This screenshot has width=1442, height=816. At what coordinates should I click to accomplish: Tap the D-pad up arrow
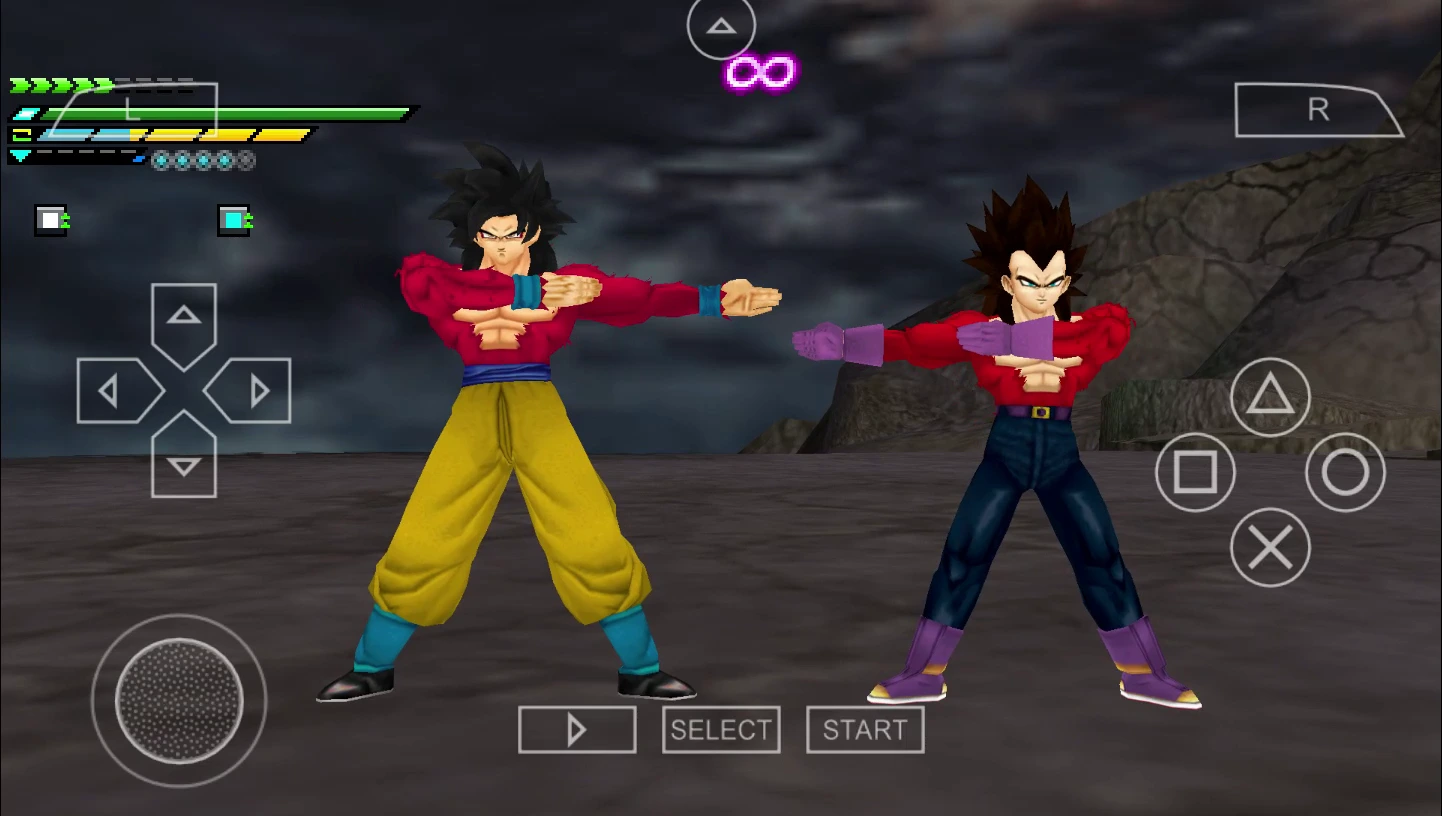tap(183, 318)
